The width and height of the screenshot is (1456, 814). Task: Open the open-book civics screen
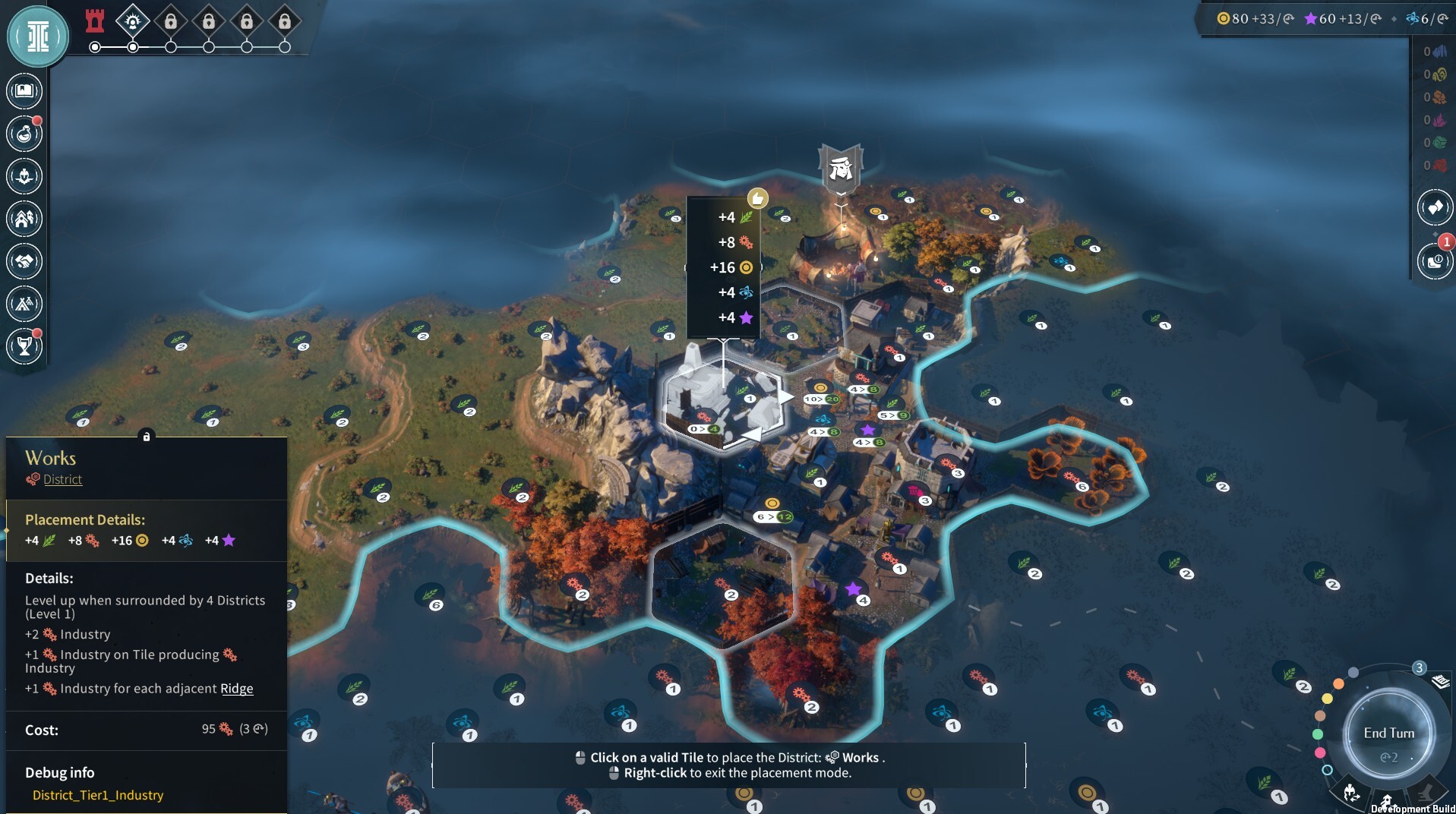coord(24,91)
